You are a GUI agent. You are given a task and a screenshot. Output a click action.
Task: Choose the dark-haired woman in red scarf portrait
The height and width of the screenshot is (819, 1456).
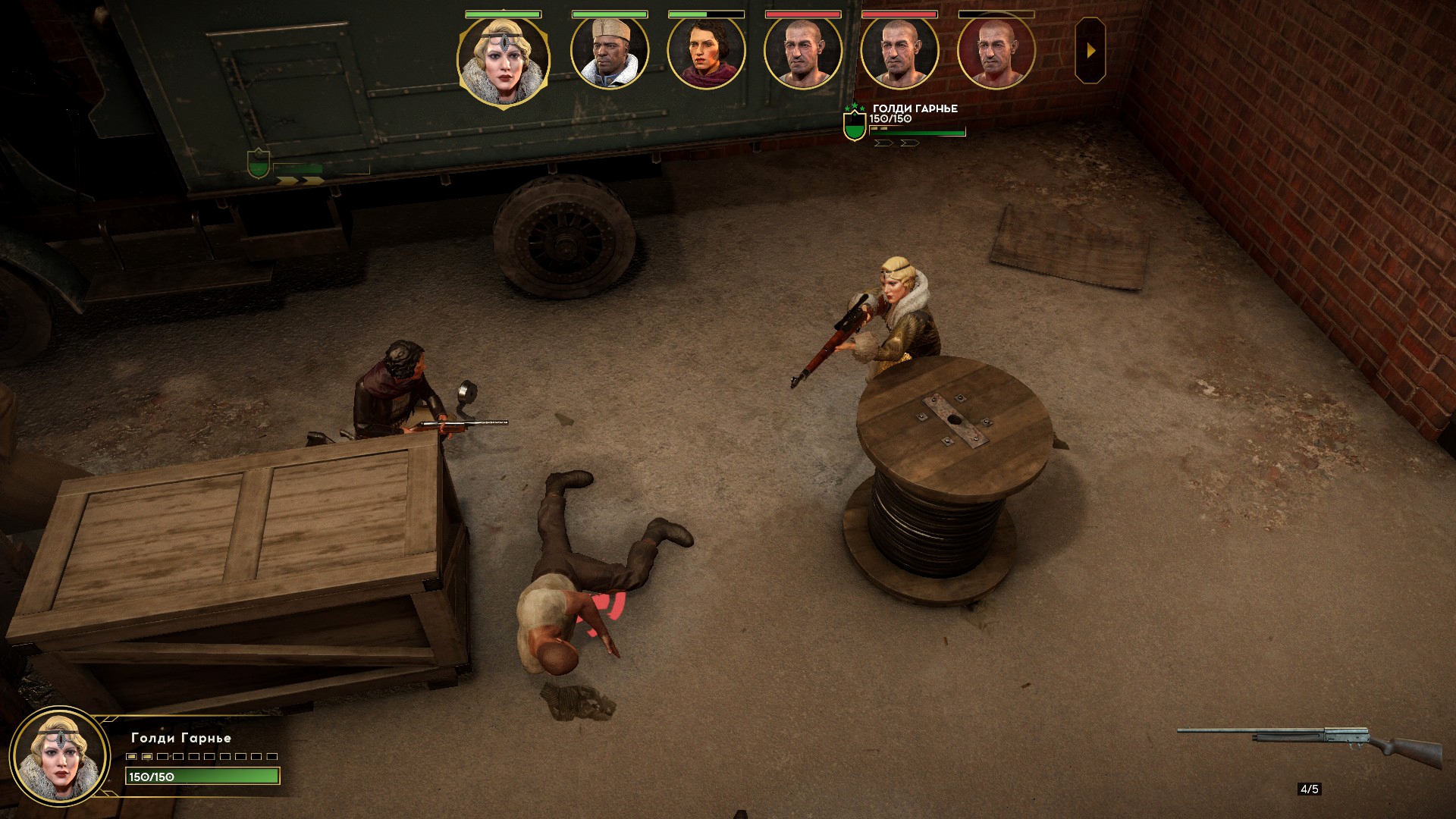(x=706, y=52)
